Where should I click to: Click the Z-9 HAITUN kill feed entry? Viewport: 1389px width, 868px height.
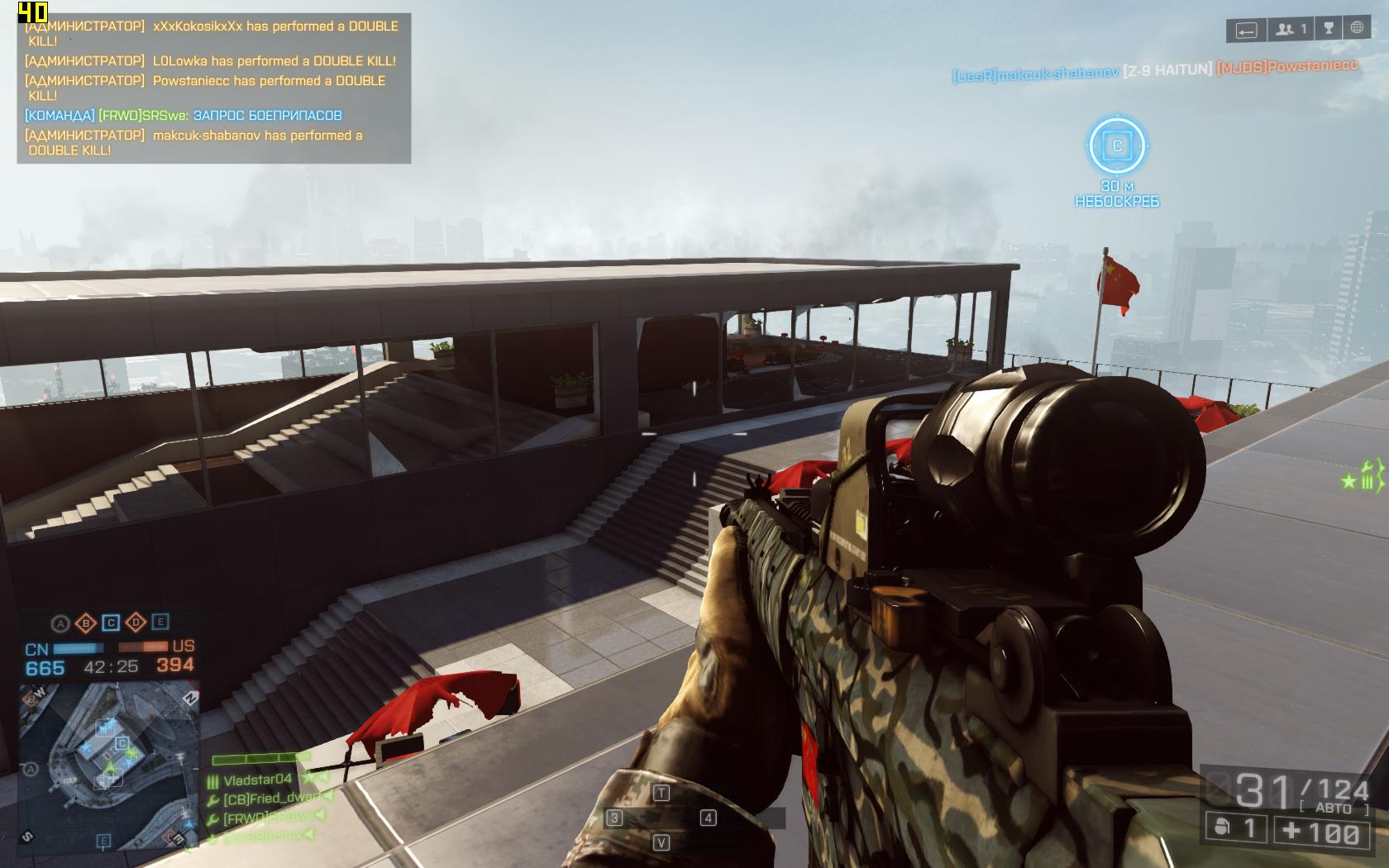(x=1167, y=70)
